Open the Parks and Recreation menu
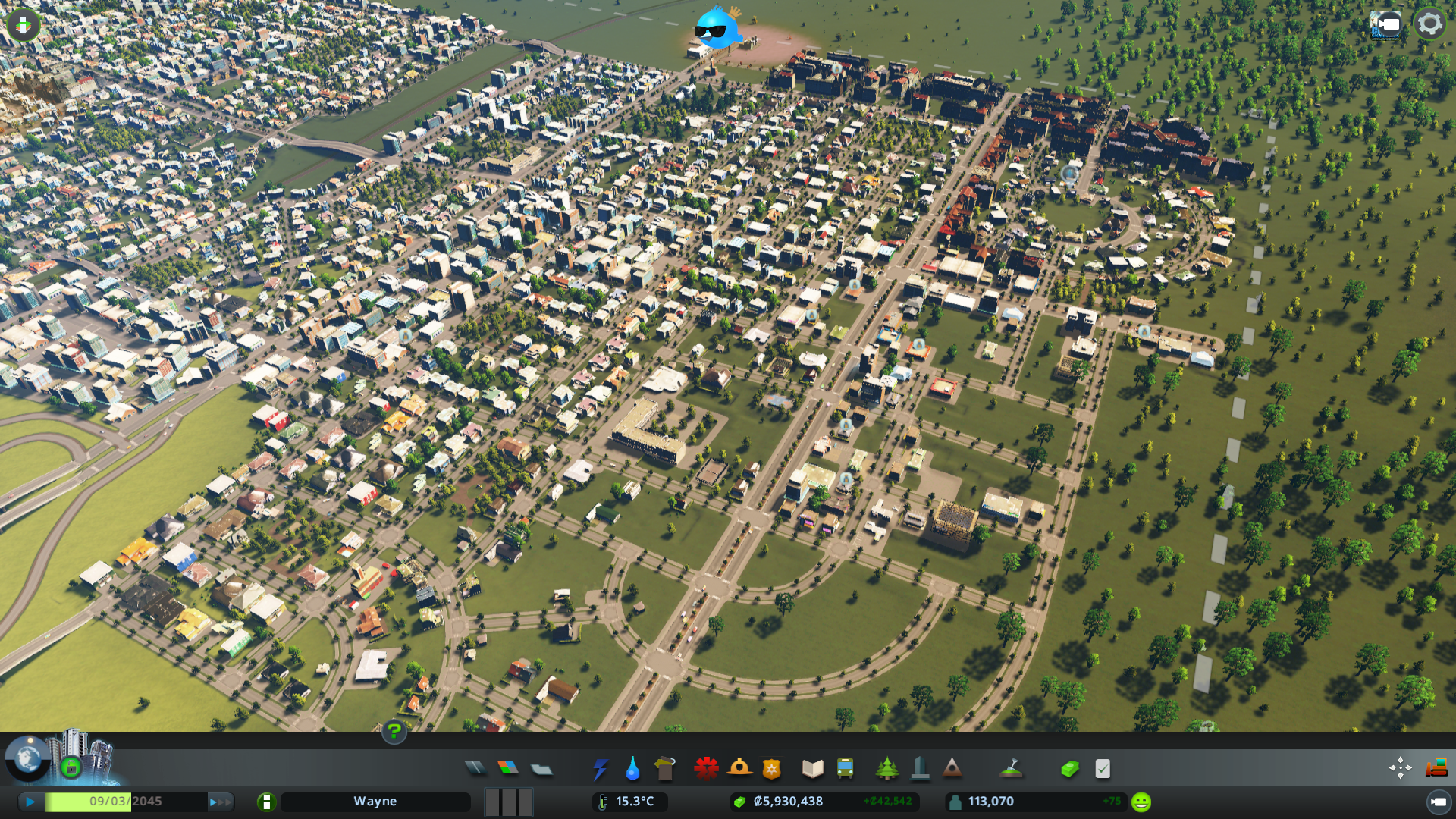Viewport: 1456px width, 819px height. click(887, 768)
